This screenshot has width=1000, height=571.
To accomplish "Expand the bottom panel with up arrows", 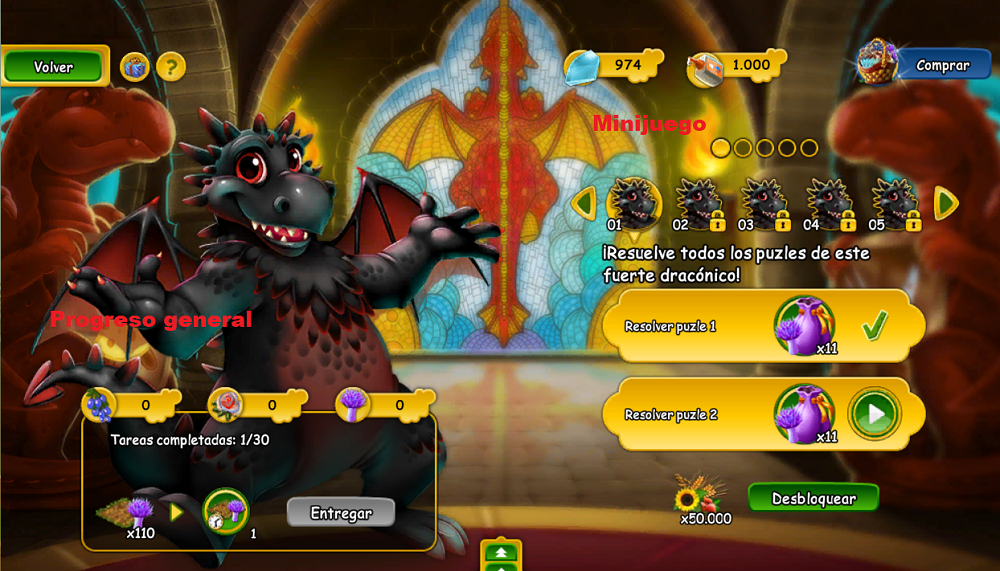I will 501,554.
